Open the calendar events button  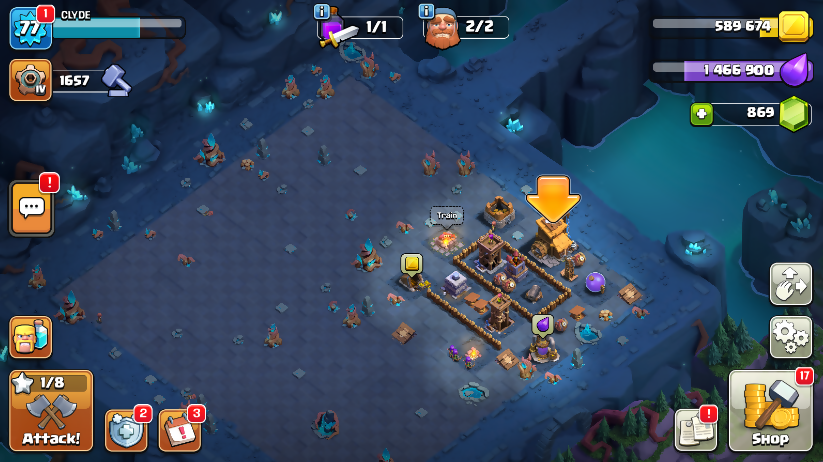click(x=180, y=430)
